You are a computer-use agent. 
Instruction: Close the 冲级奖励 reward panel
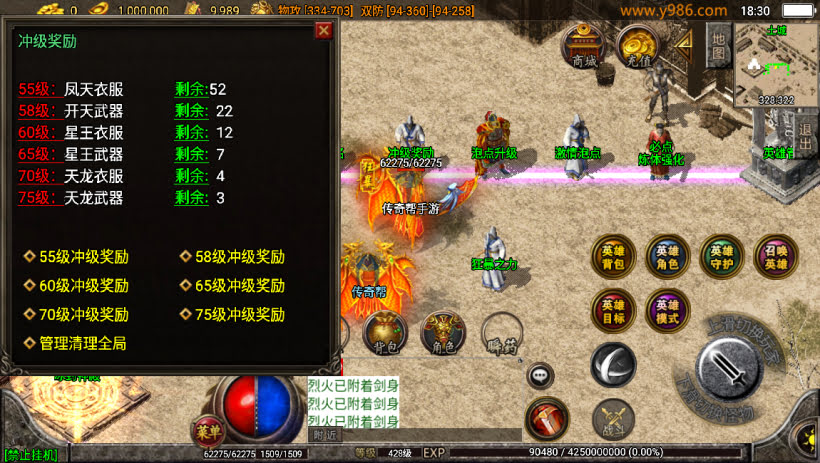(323, 30)
